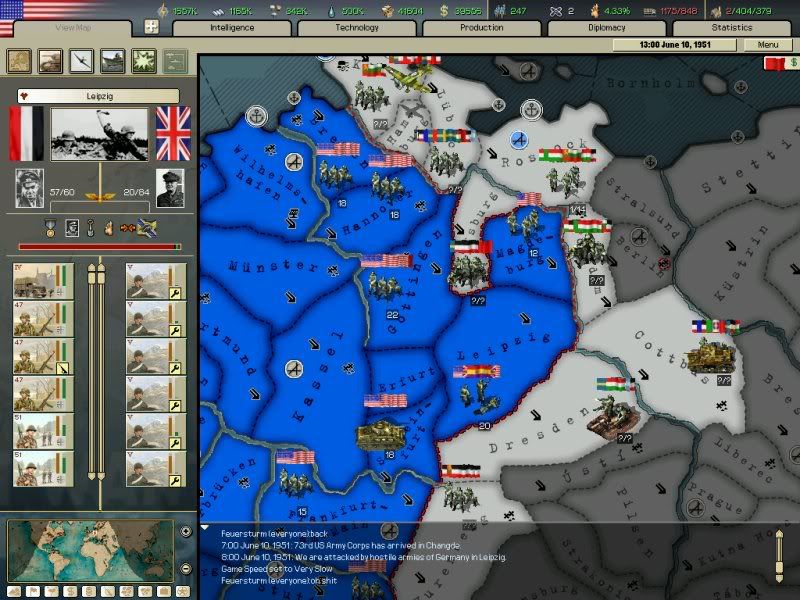Screen dimensions: 800x600
Task: Switch to the Technology tab
Action: (357, 28)
